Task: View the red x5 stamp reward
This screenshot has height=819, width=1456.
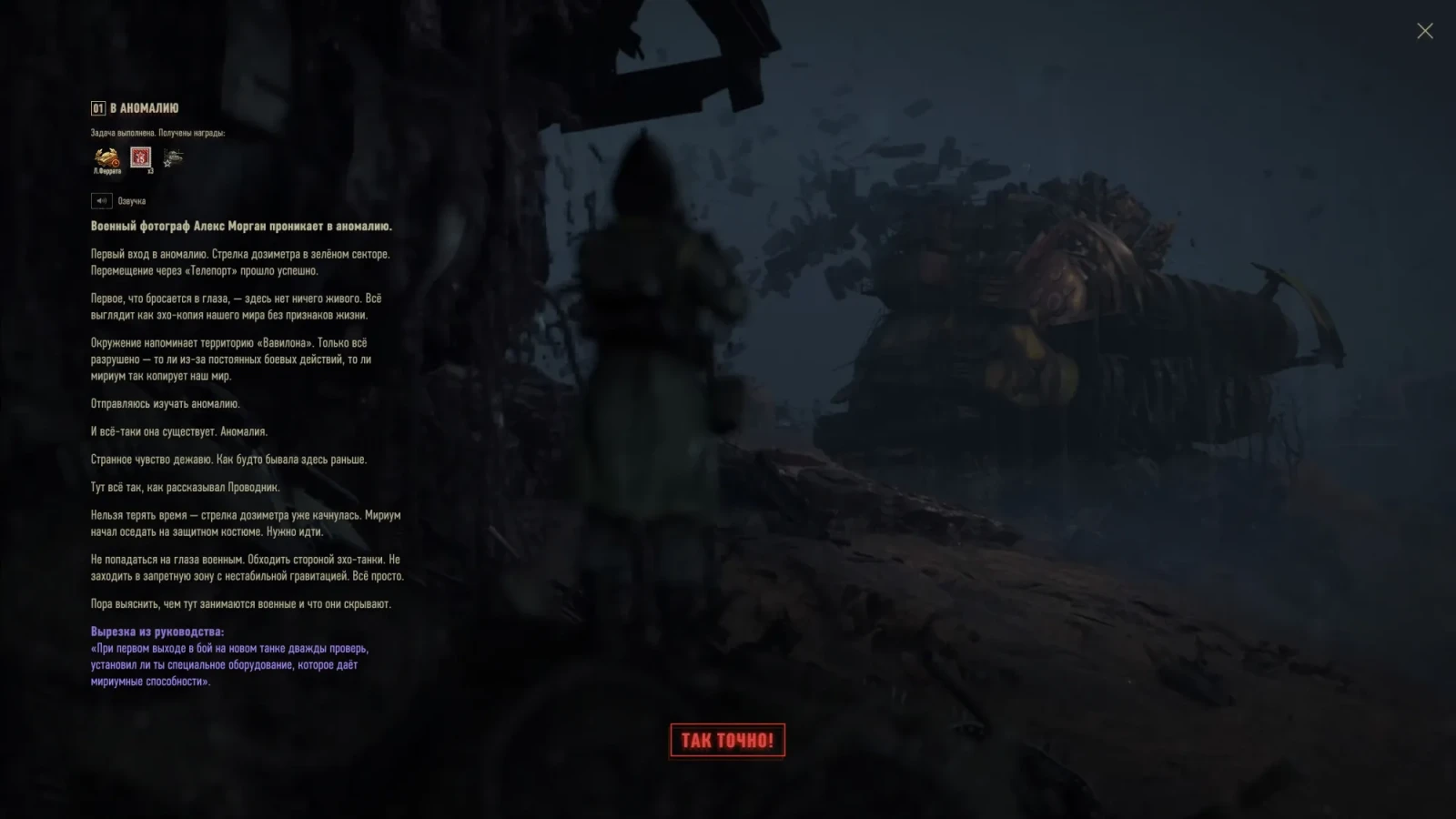Action: click(x=140, y=158)
